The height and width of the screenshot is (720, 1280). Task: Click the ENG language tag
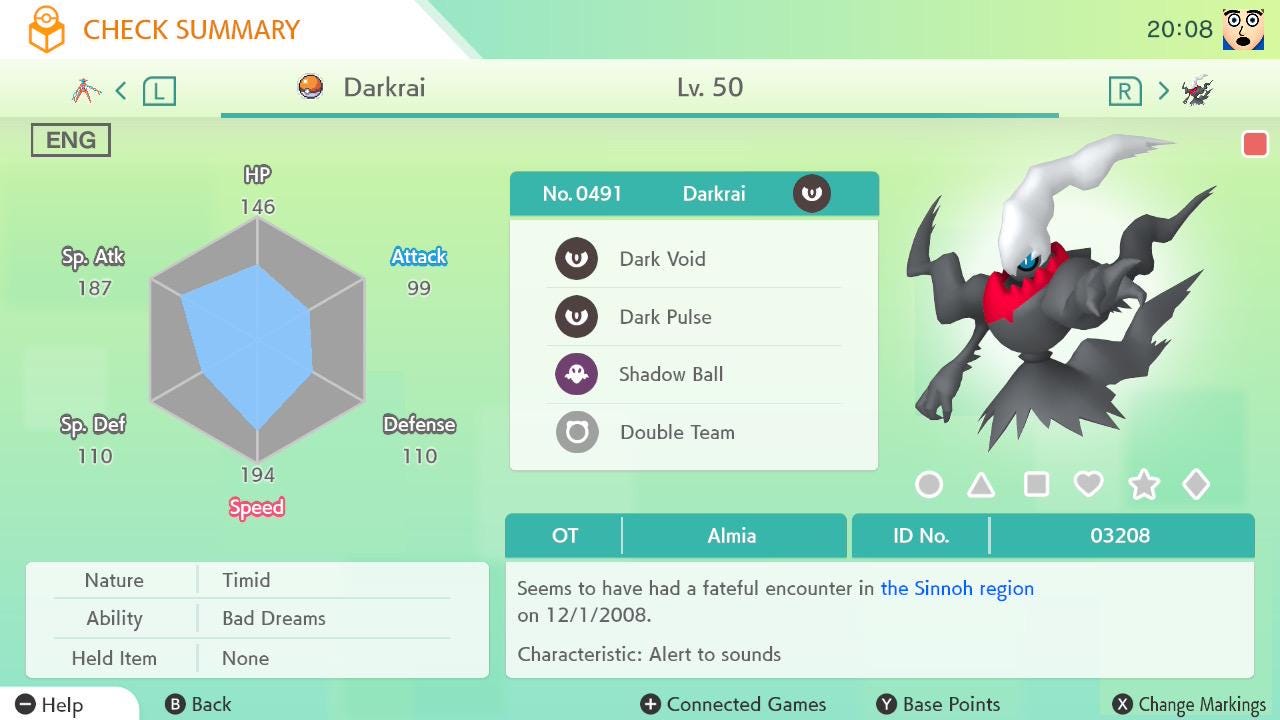pos(71,140)
